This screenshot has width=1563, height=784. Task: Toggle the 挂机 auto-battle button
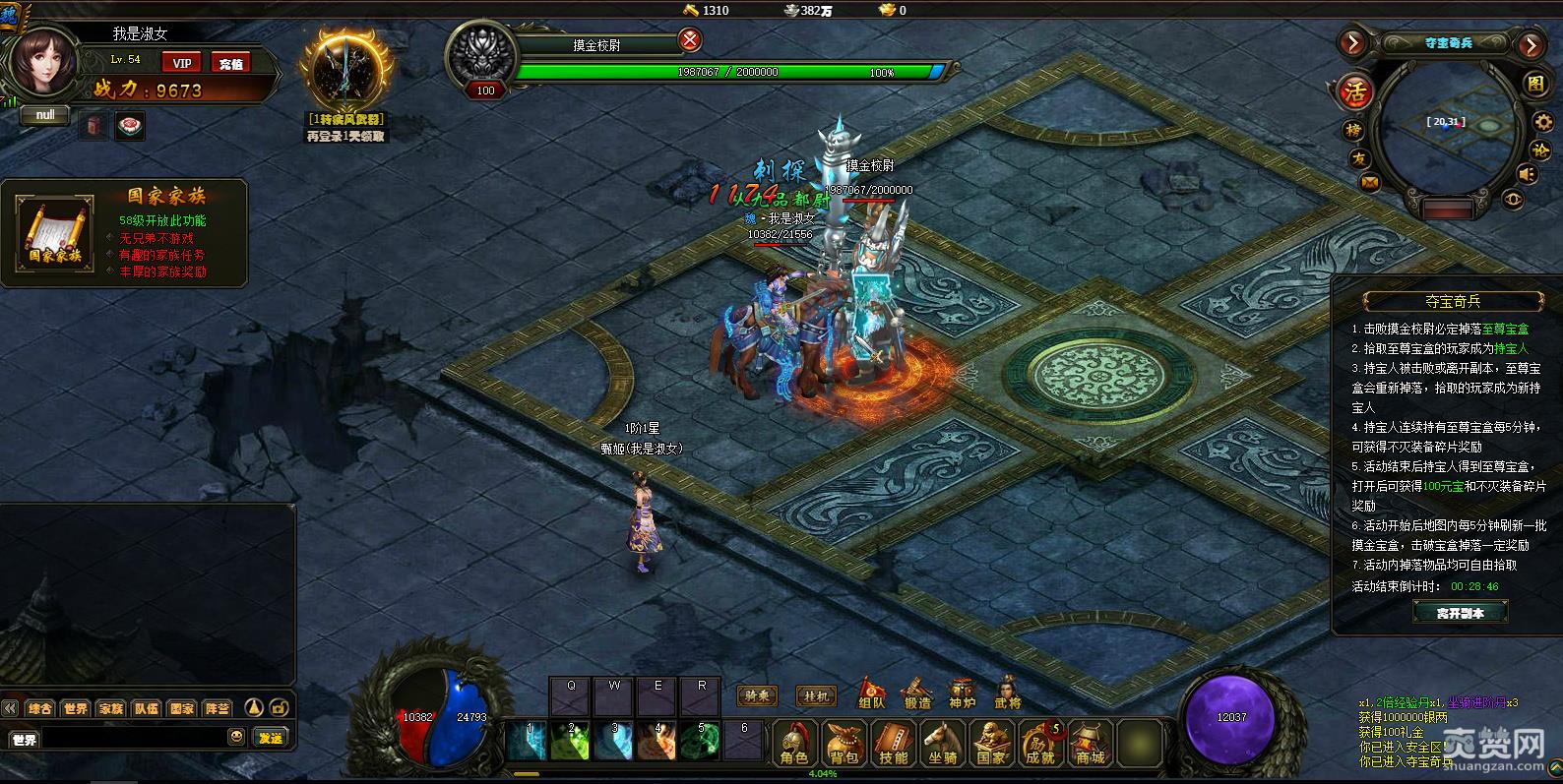click(815, 696)
